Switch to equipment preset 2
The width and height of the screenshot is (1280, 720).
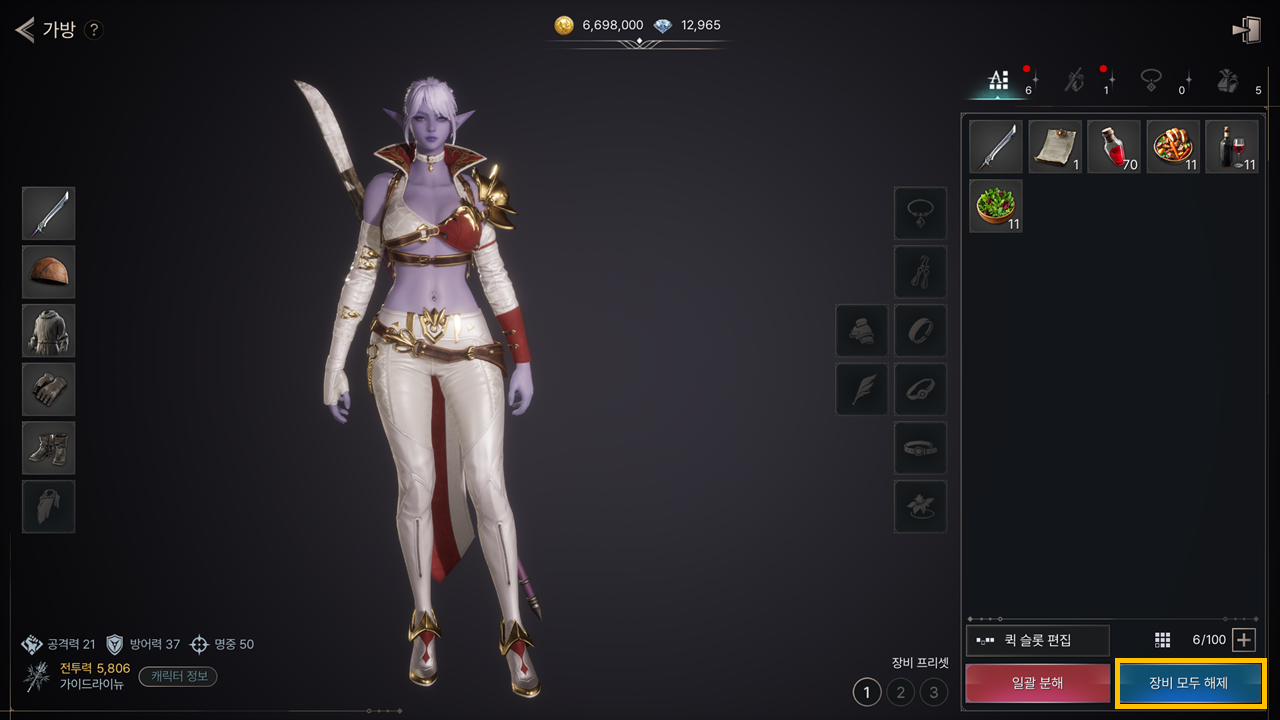[x=900, y=691]
